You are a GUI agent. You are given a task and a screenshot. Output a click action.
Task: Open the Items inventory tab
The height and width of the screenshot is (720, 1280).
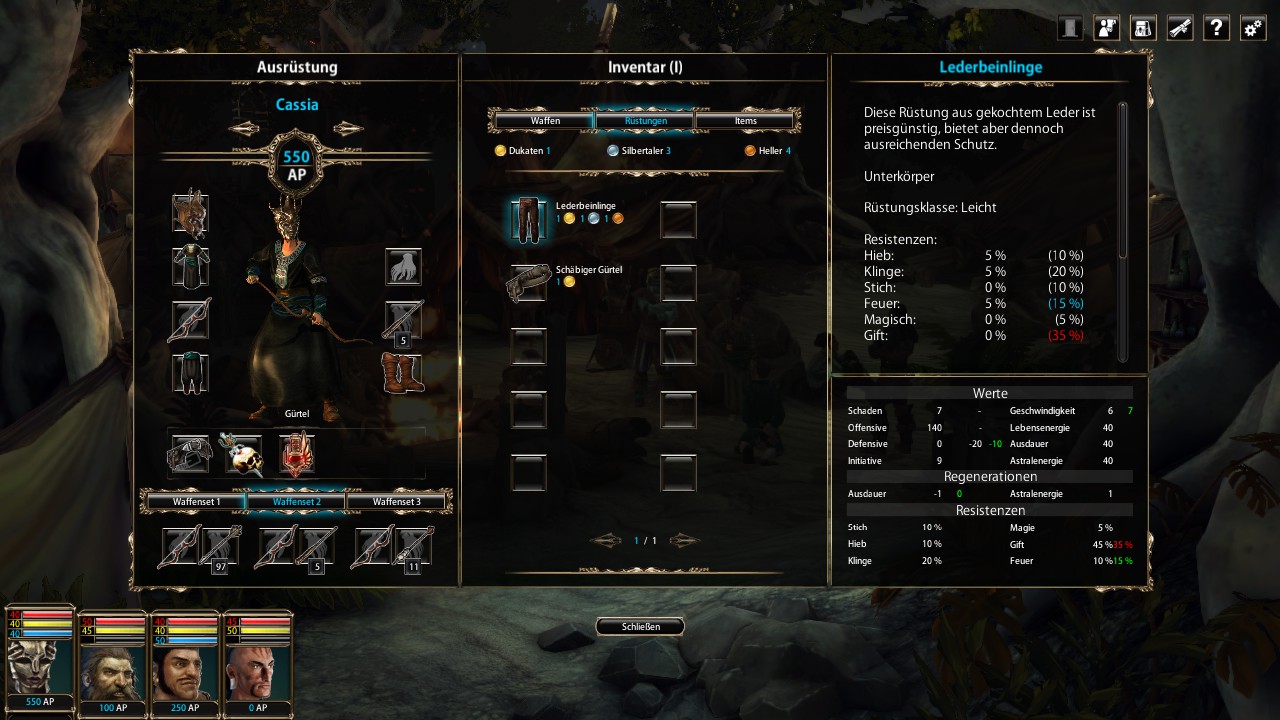click(745, 121)
